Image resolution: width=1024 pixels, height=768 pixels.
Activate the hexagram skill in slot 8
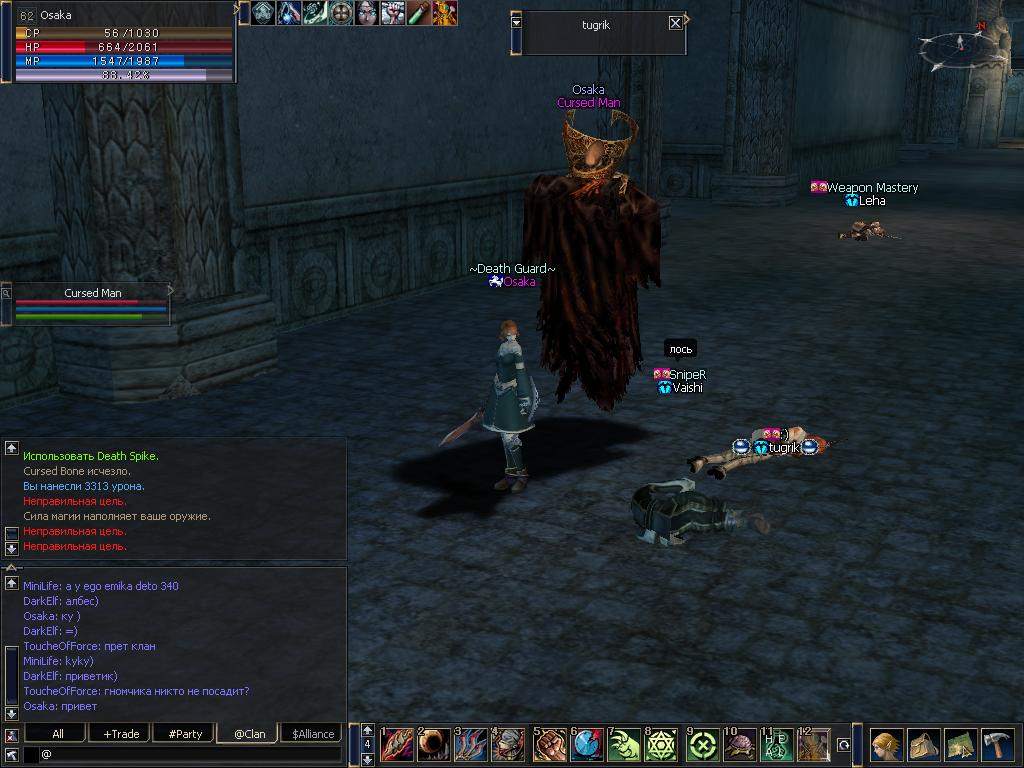[661, 744]
